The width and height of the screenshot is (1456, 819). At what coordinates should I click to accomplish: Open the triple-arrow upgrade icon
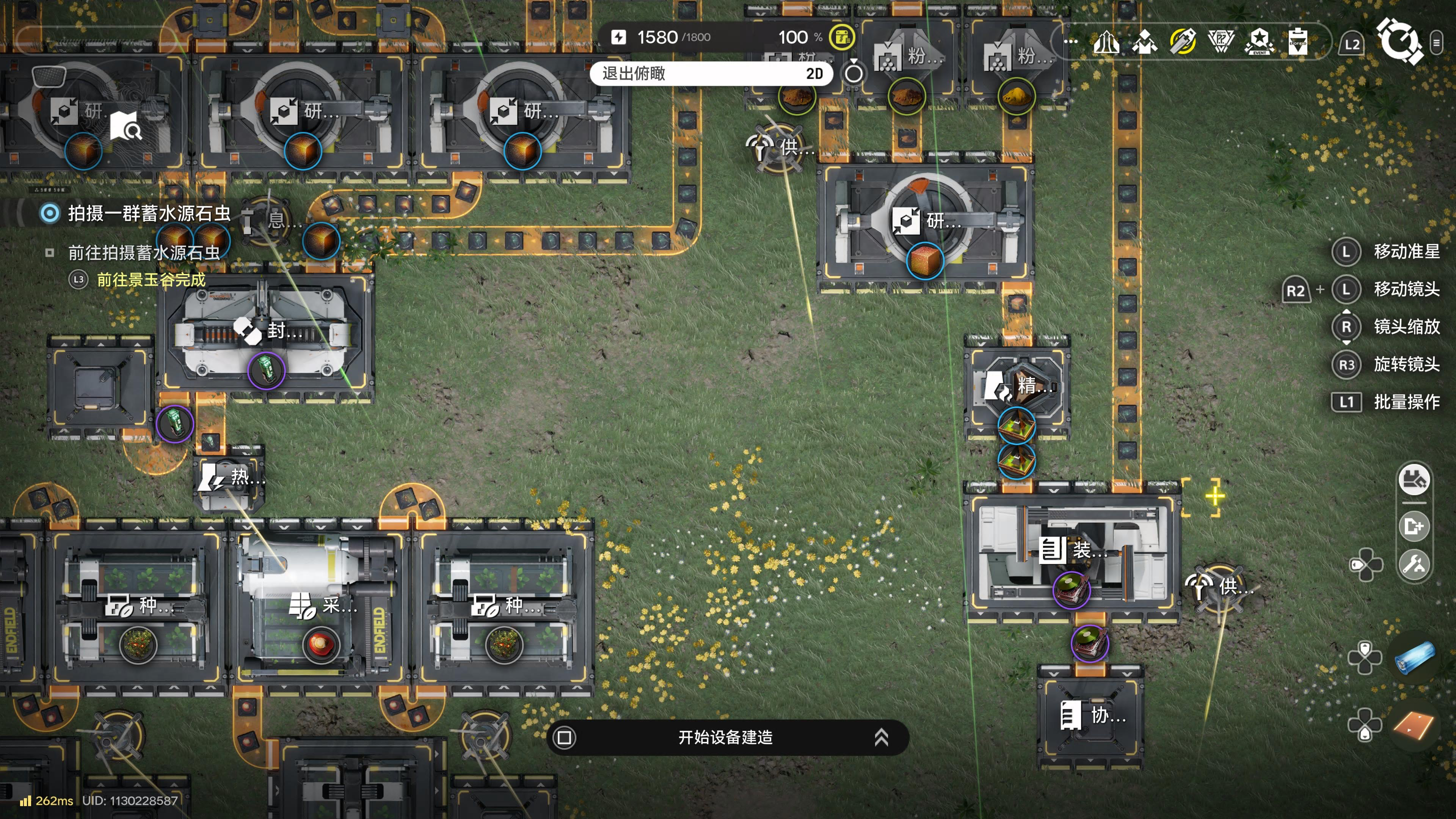1106,42
